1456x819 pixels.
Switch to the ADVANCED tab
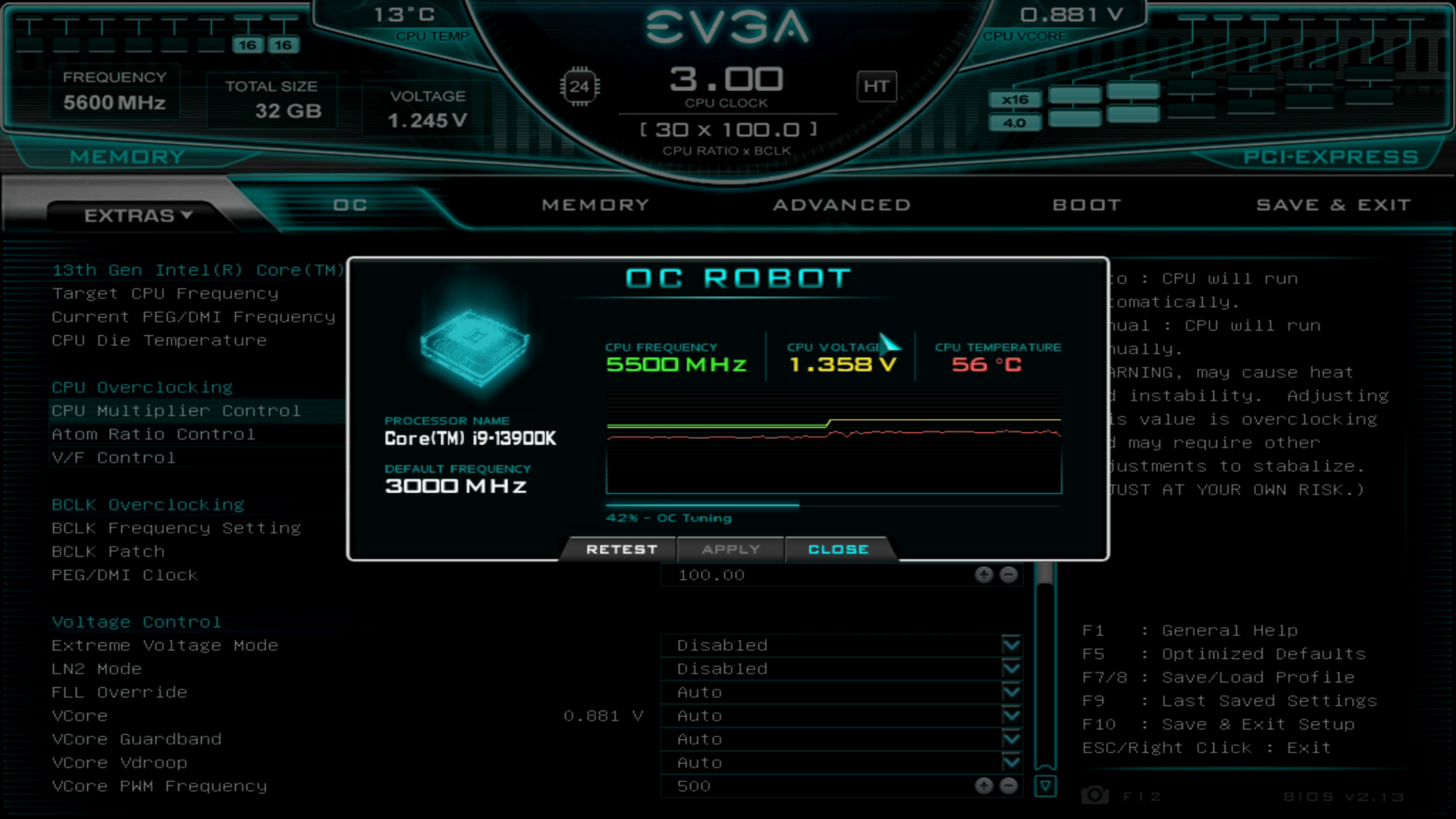pos(842,204)
